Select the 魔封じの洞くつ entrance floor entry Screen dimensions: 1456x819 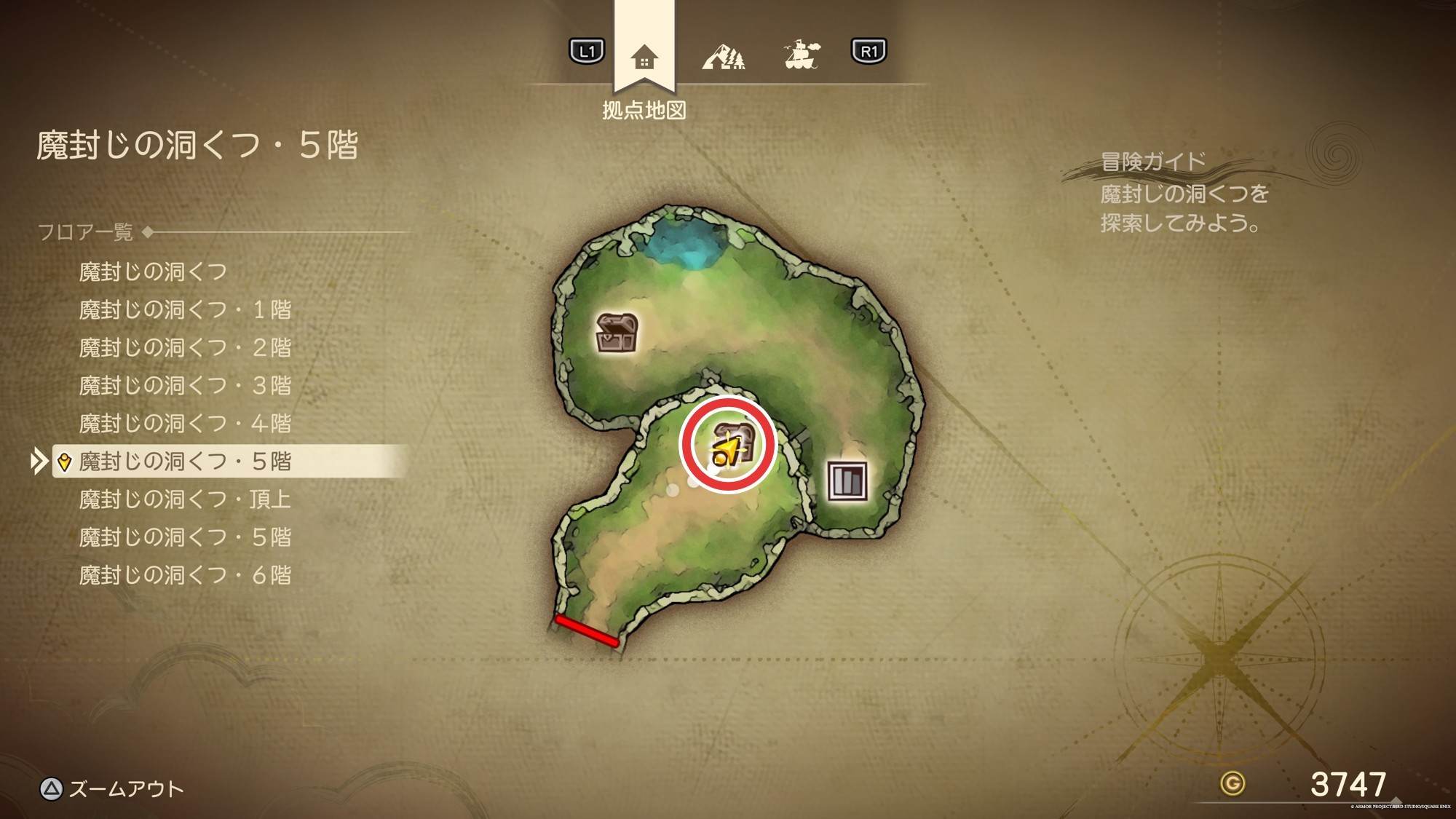pos(153,272)
